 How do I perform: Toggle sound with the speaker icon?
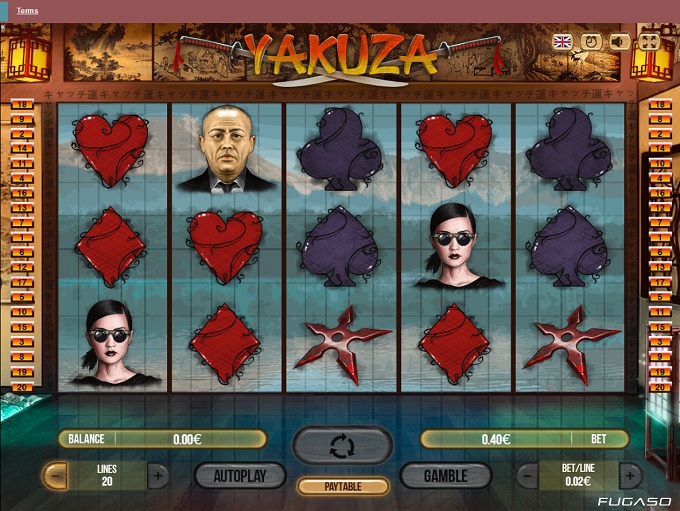[620, 41]
